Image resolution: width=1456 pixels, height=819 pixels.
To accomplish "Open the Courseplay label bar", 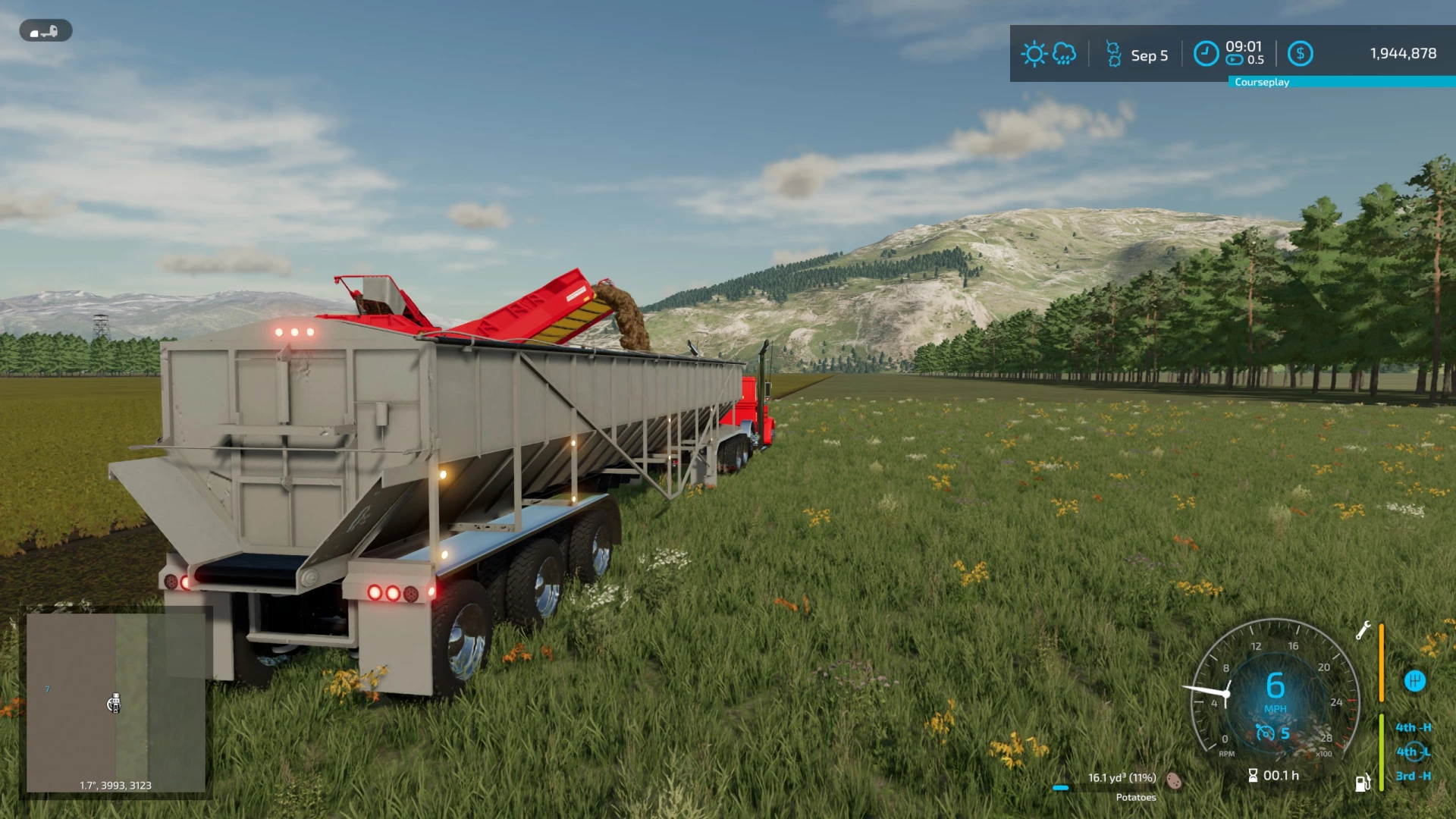I will click(x=1262, y=82).
